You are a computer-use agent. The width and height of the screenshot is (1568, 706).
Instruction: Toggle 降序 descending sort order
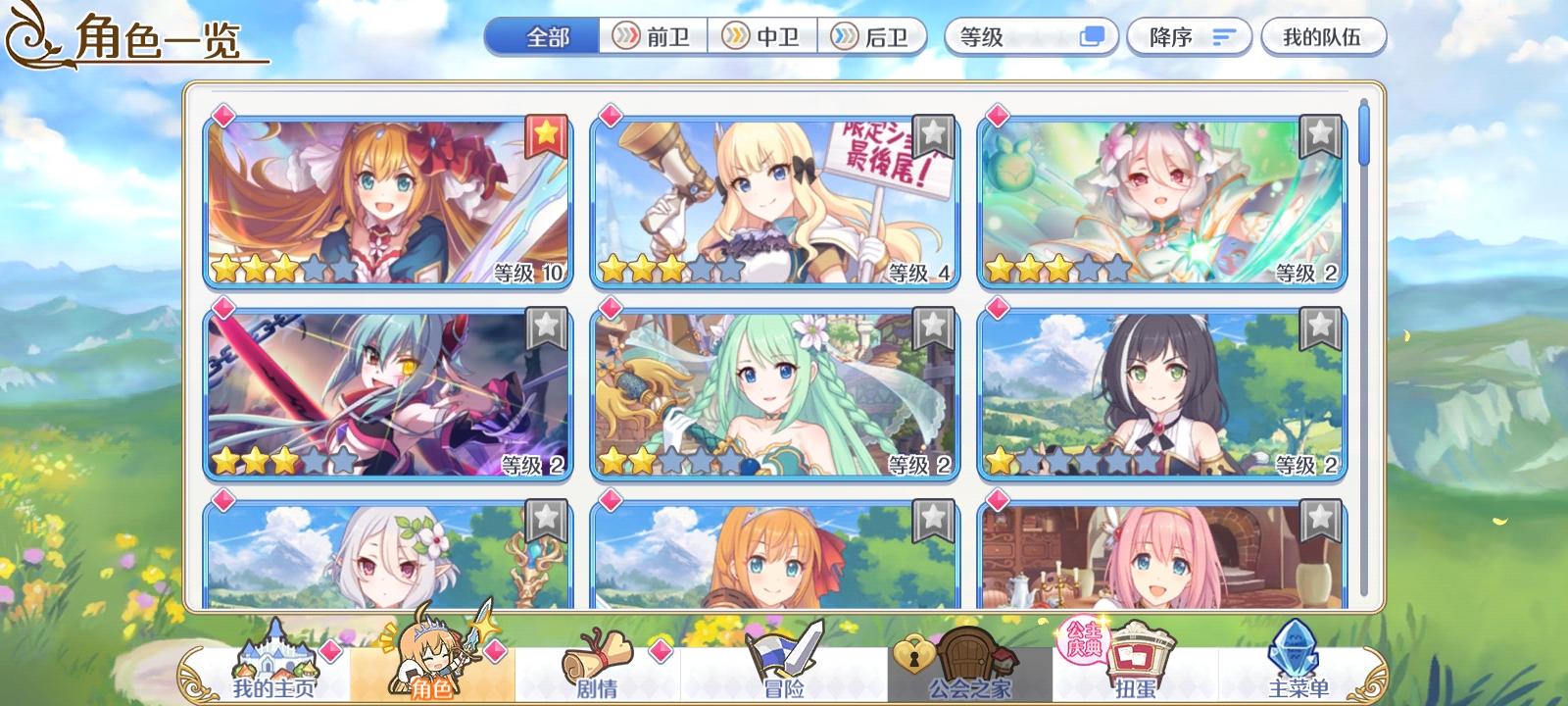tap(1189, 35)
